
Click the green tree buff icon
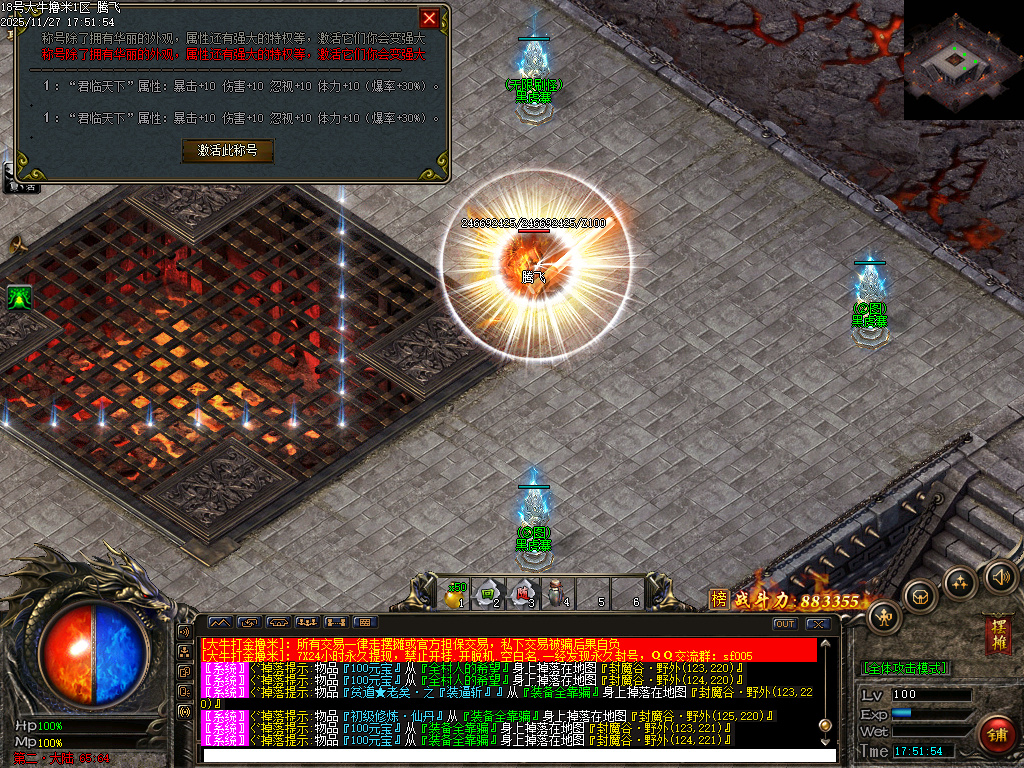click(18, 297)
